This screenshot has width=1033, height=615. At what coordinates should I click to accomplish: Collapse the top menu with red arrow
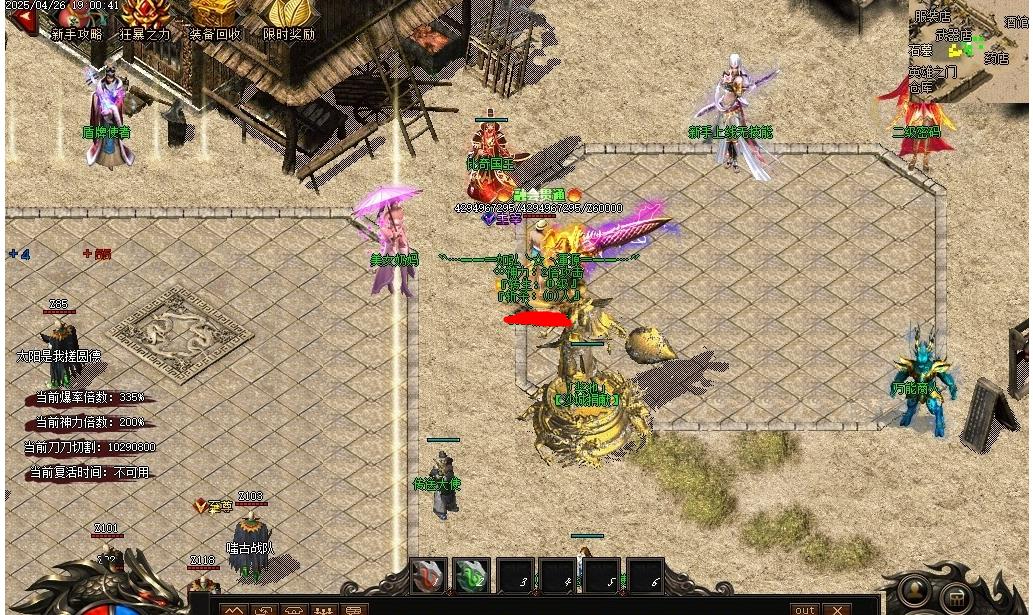[x=22, y=24]
